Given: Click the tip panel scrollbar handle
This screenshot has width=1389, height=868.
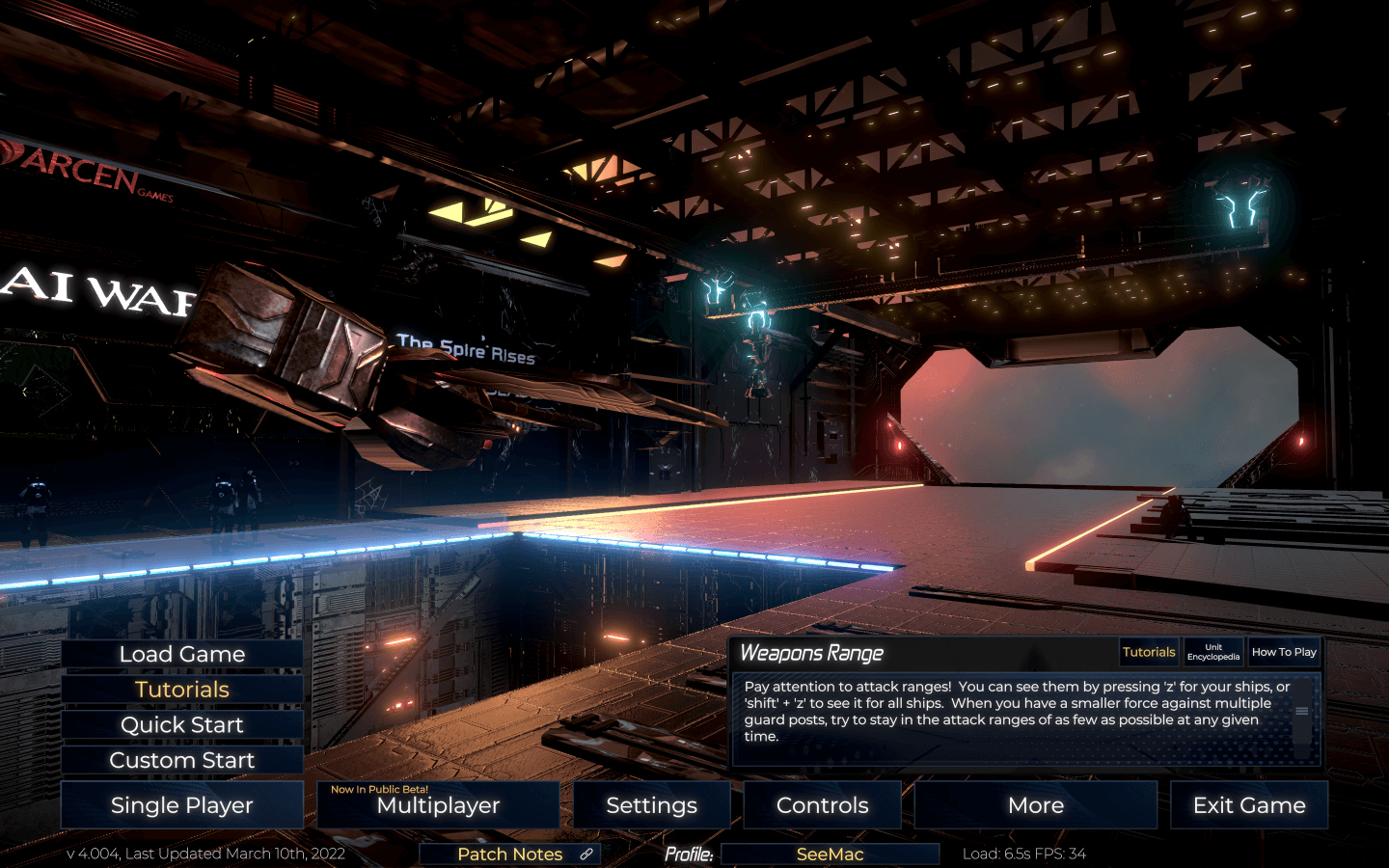Looking at the screenshot, I should [x=1301, y=712].
